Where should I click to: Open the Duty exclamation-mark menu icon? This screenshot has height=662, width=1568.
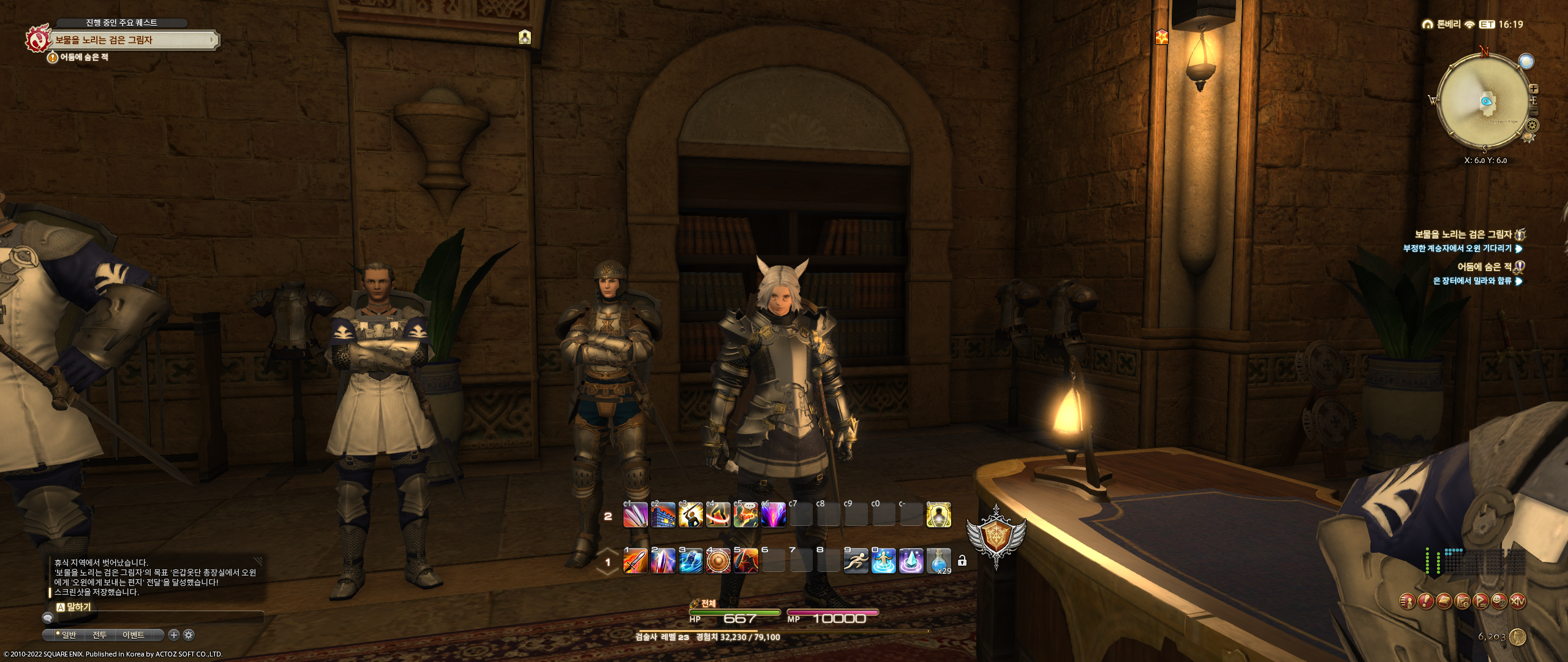click(1425, 602)
